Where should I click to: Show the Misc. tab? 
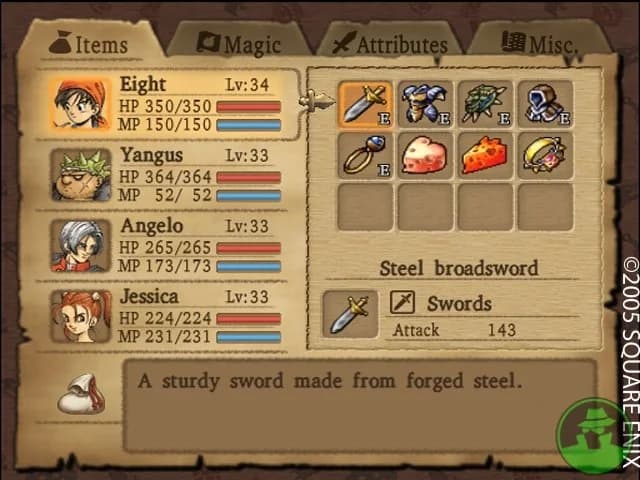click(542, 43)
